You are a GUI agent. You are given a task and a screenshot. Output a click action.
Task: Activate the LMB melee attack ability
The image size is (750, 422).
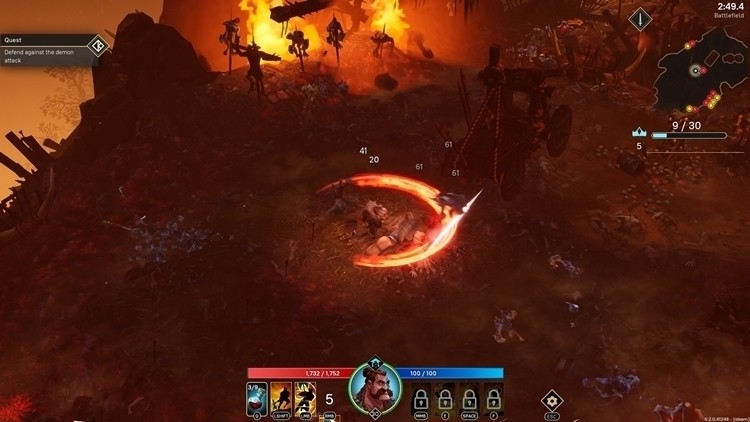(304, 399)
